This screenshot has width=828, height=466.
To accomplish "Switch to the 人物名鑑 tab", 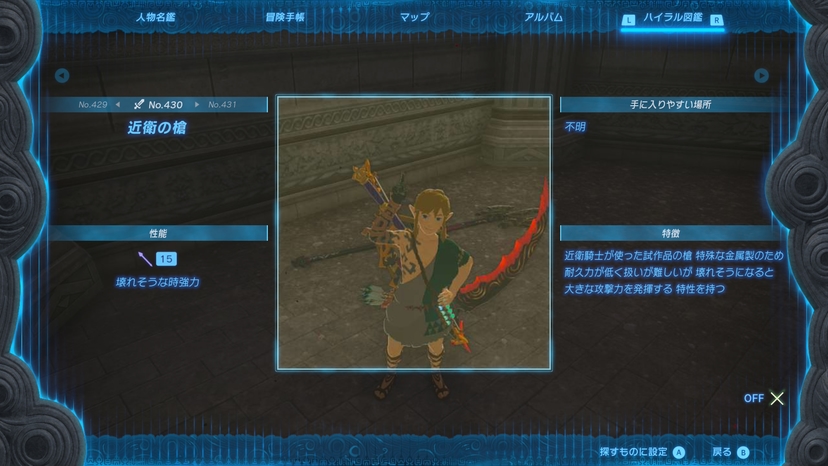I will click(155, 17).
